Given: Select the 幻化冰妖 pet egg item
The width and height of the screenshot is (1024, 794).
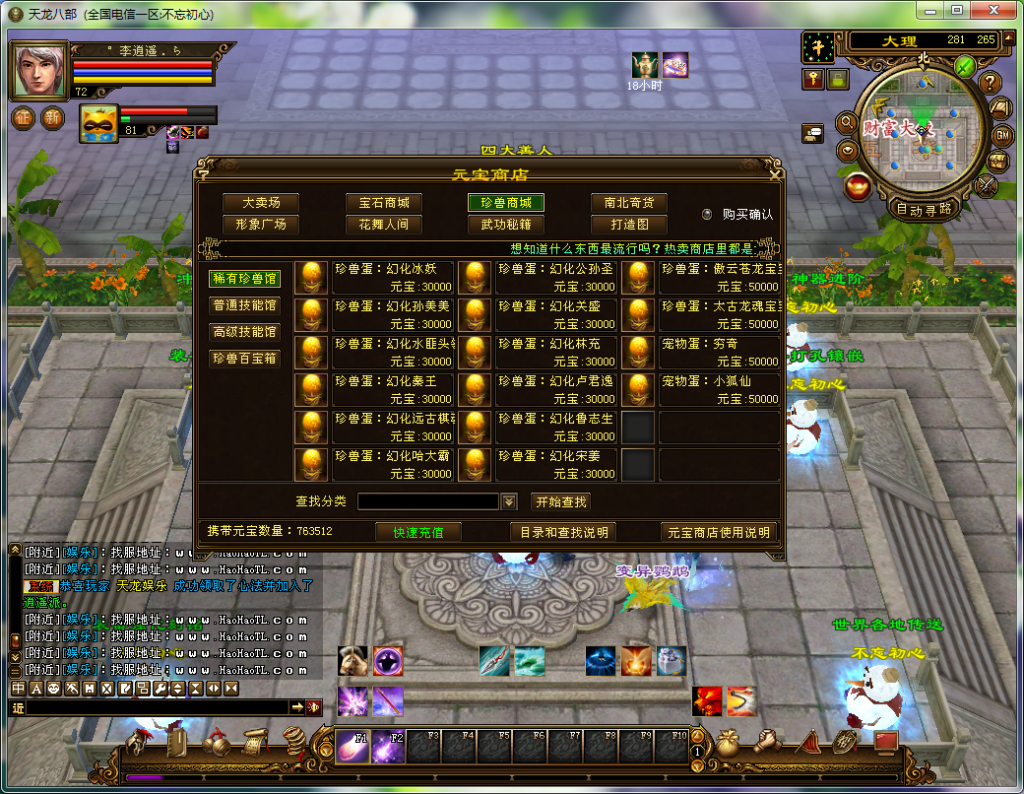Looking at the screenshot, I should click(393, 277).
